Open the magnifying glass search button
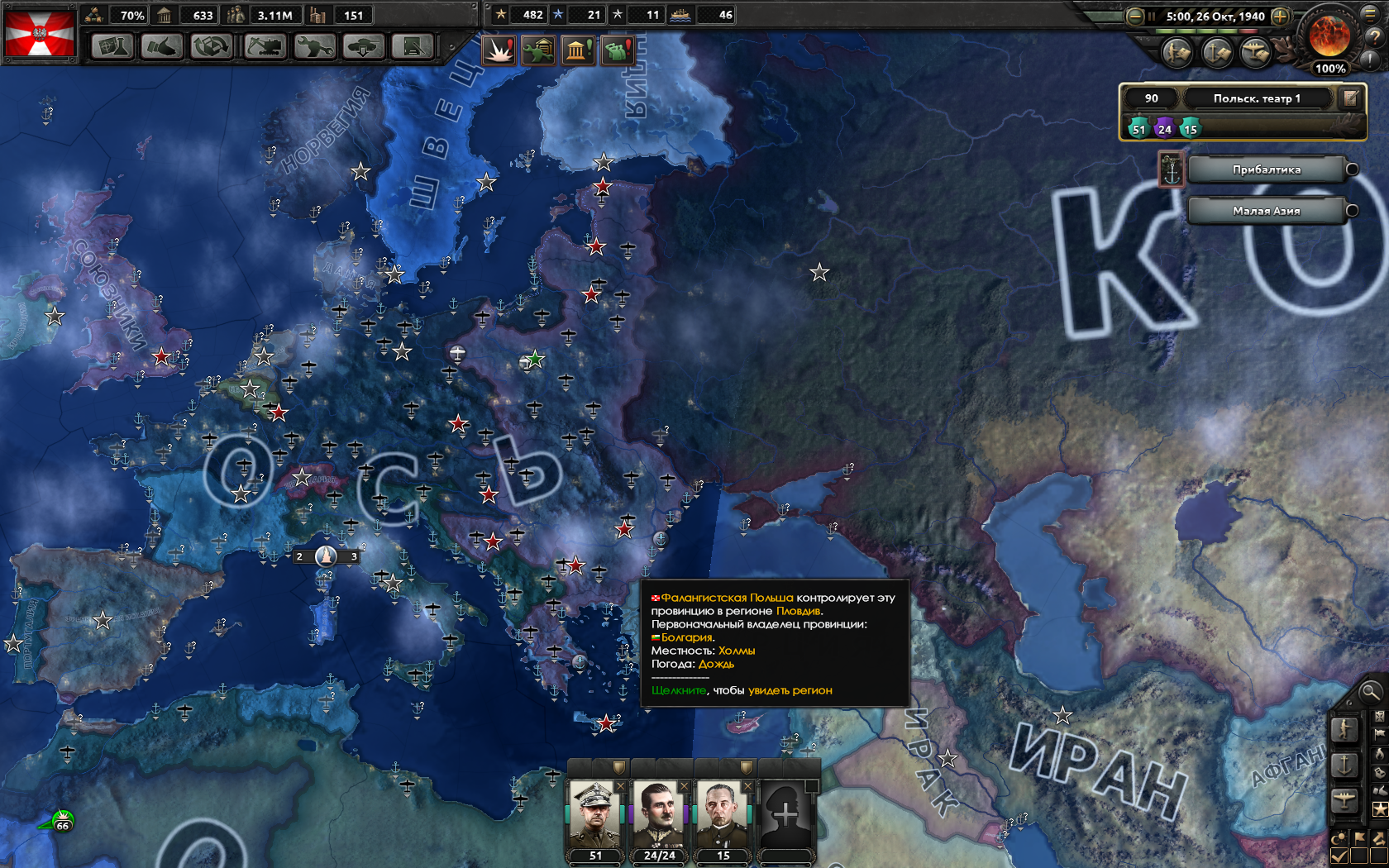 [x=1370, y=691]
